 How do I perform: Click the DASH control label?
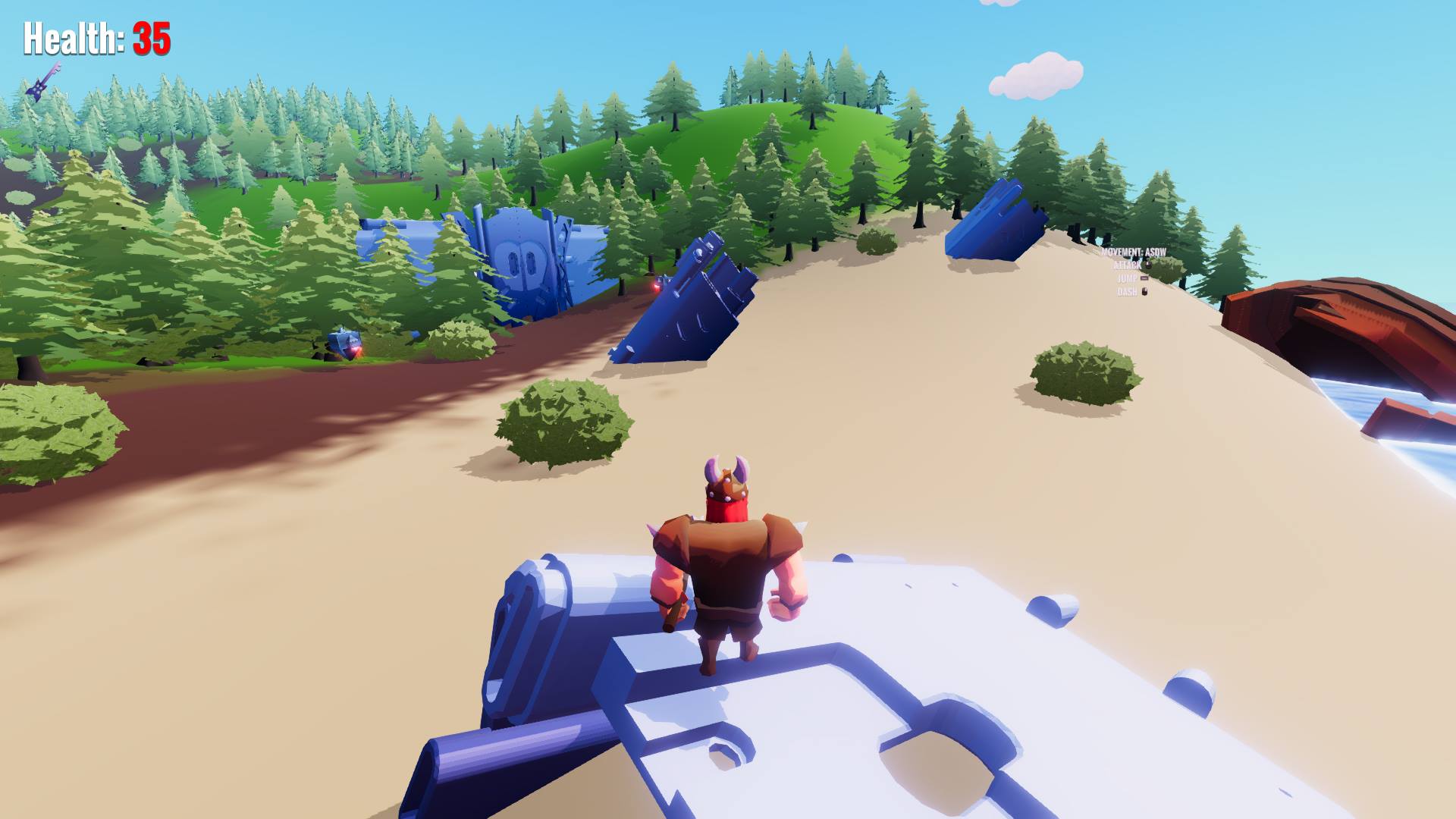coord(1125,292)
